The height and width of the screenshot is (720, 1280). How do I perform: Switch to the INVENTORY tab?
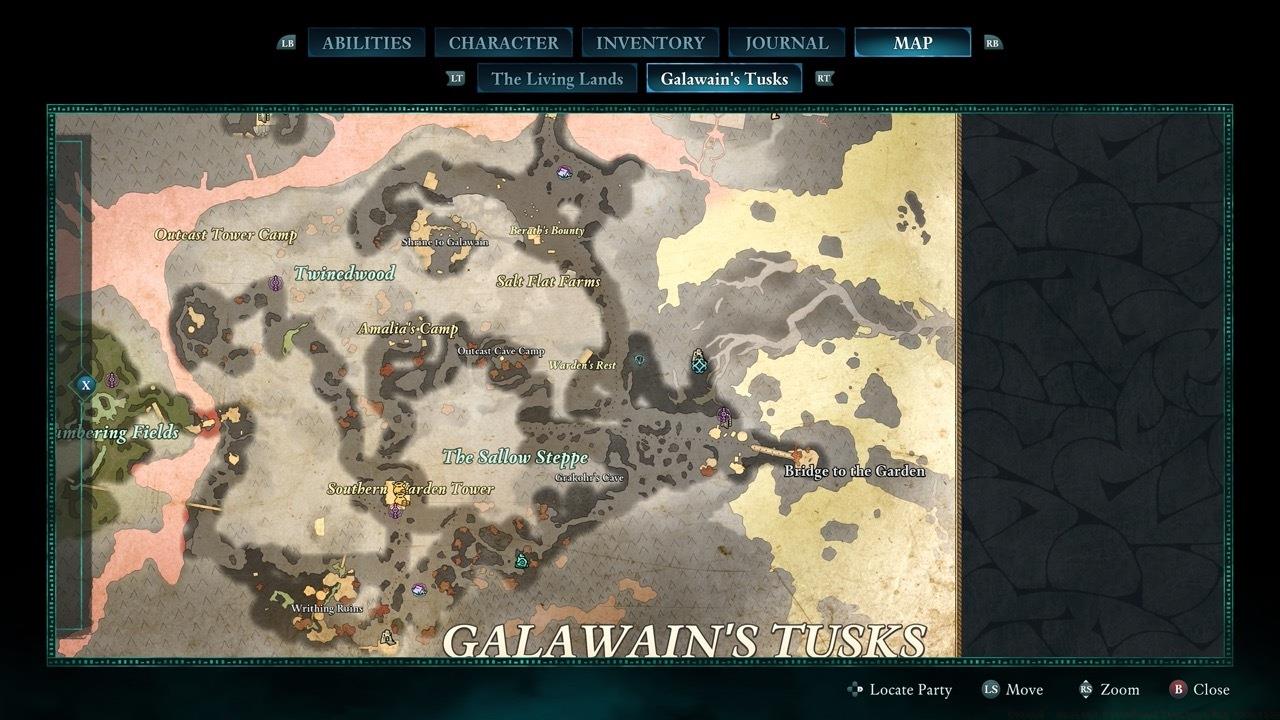click(650, 42)
